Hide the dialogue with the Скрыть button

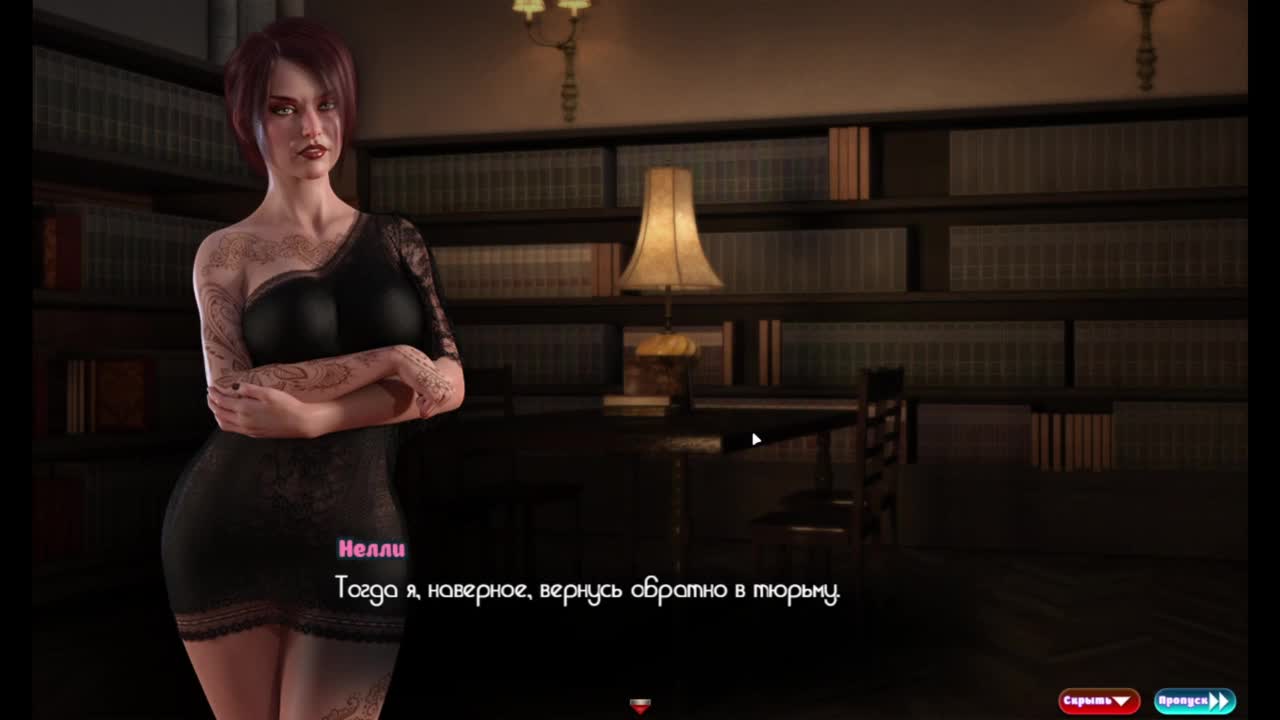tap(1098, 701)
